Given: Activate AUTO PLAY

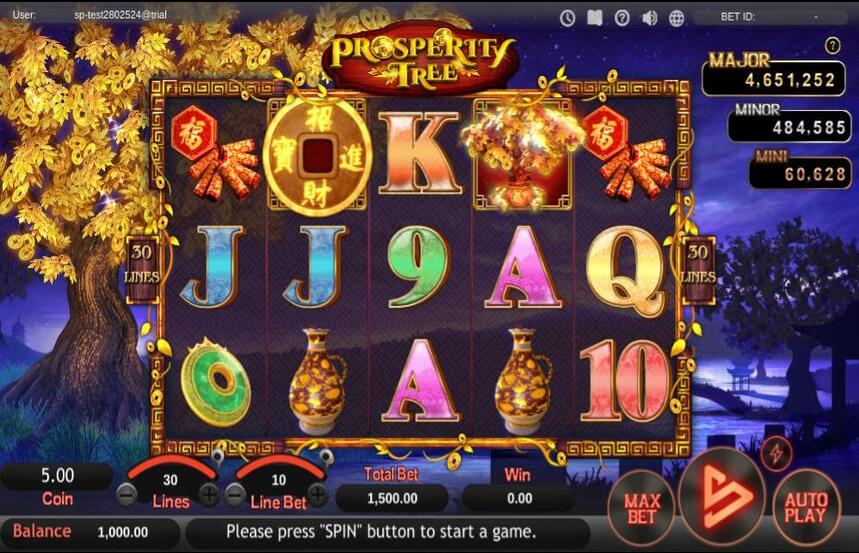Looking at the screenshot, I should (x=806, y=507).
